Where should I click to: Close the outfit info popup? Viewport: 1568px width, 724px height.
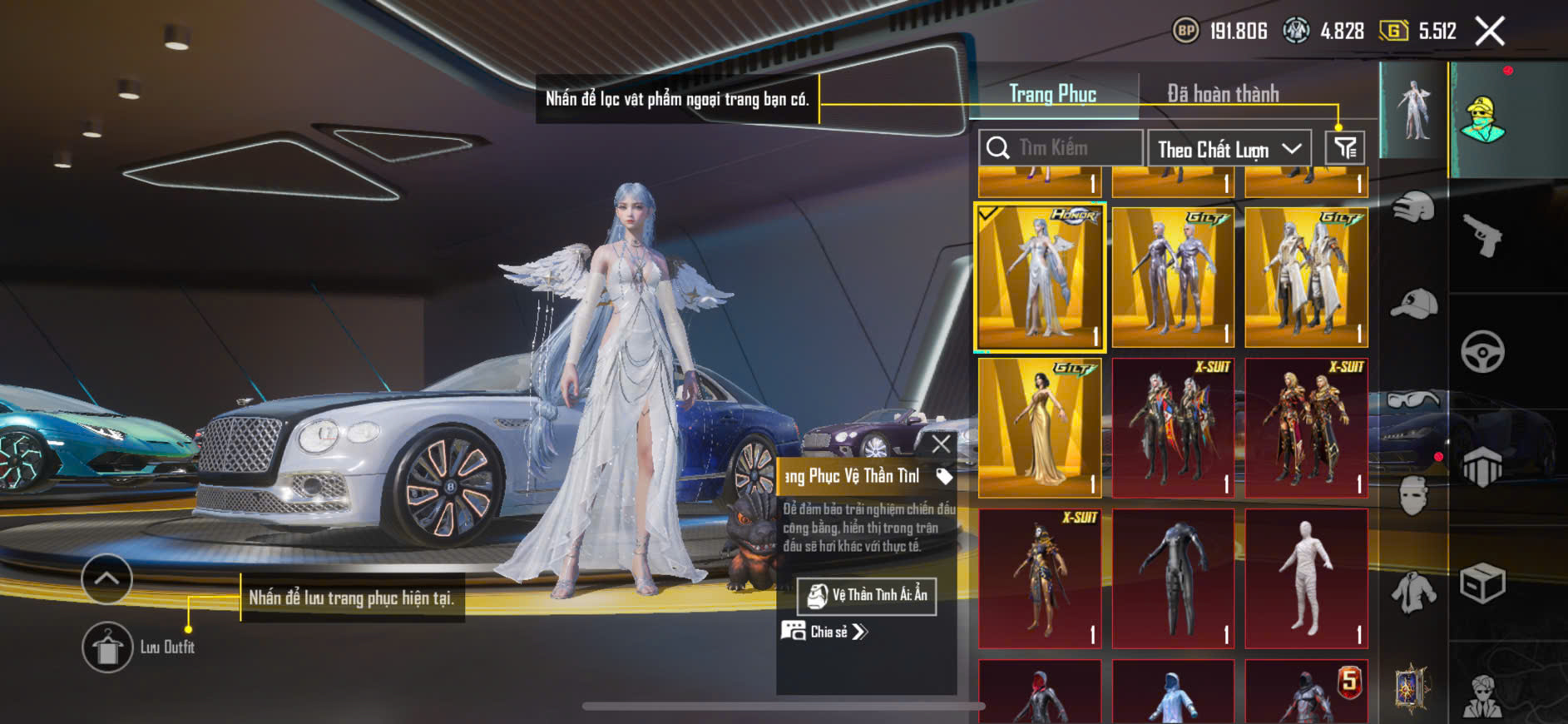tap(941, 444)
